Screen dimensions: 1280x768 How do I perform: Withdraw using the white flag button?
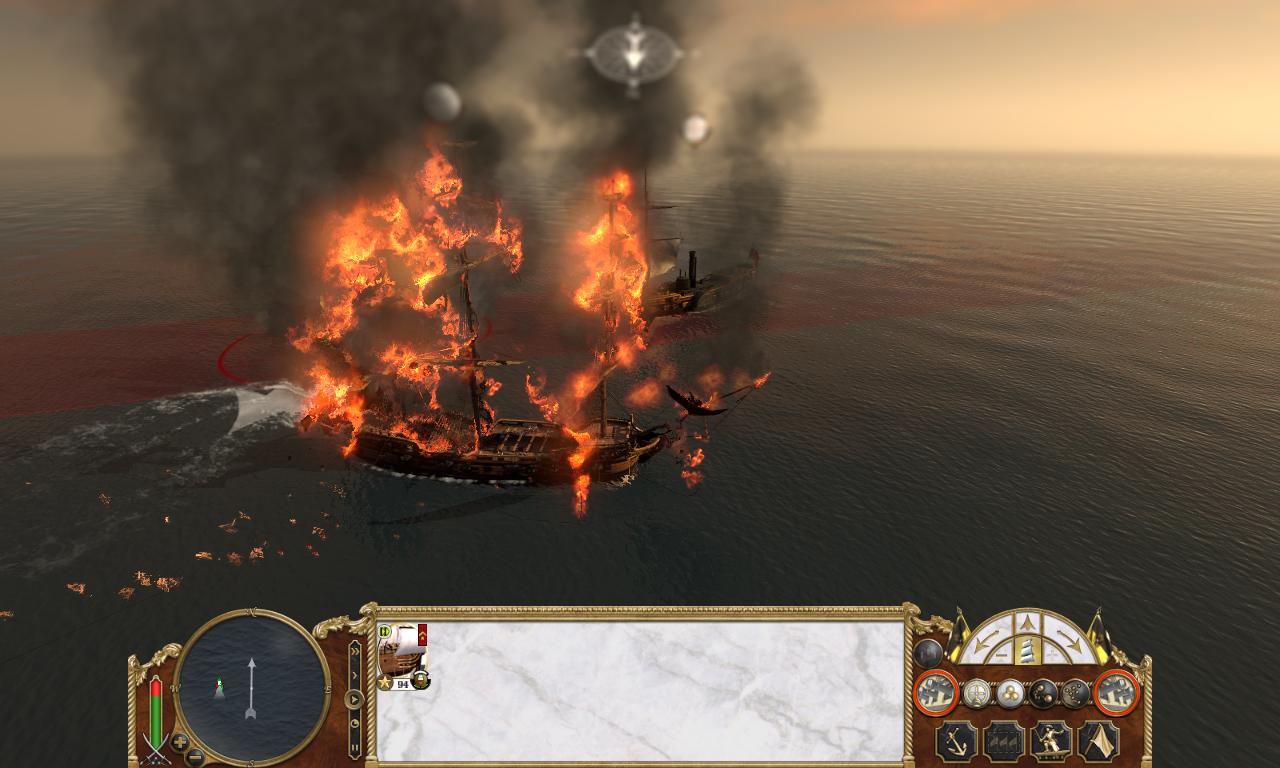(x=1099, y=741)
